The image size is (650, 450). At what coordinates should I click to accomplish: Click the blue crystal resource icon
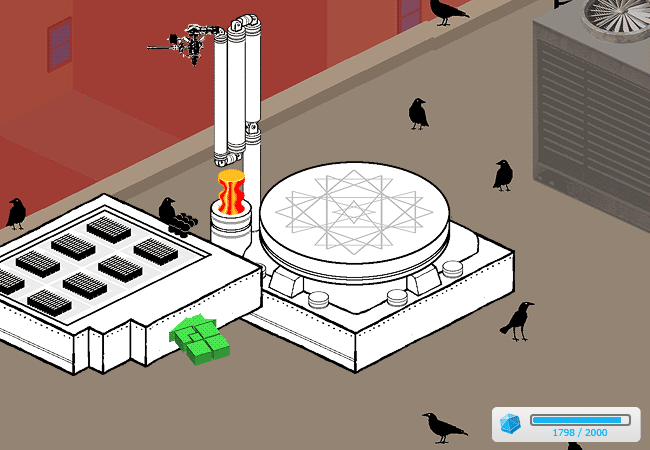point(510,424)
